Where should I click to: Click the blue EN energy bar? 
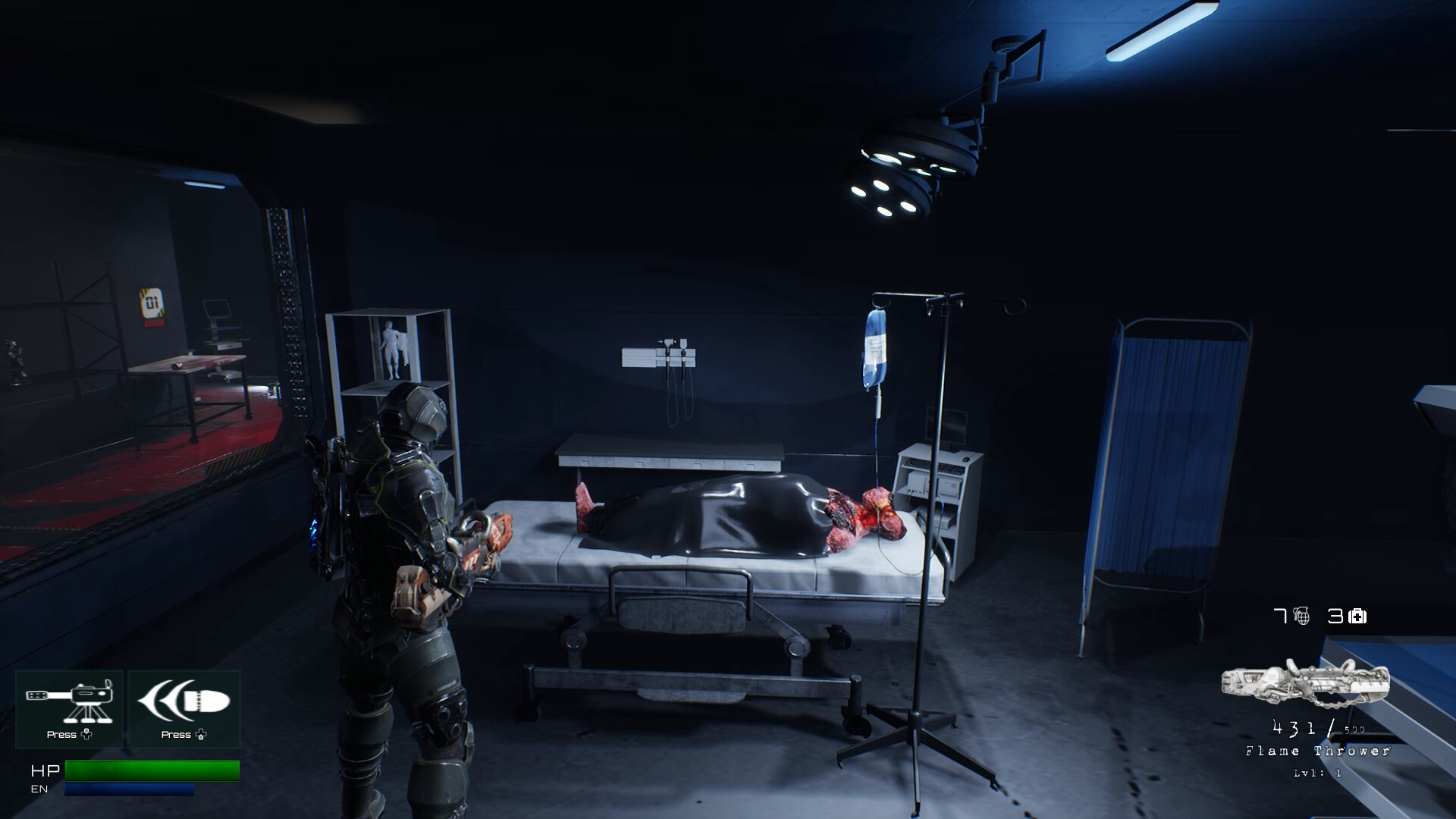(x=129, y=789)
